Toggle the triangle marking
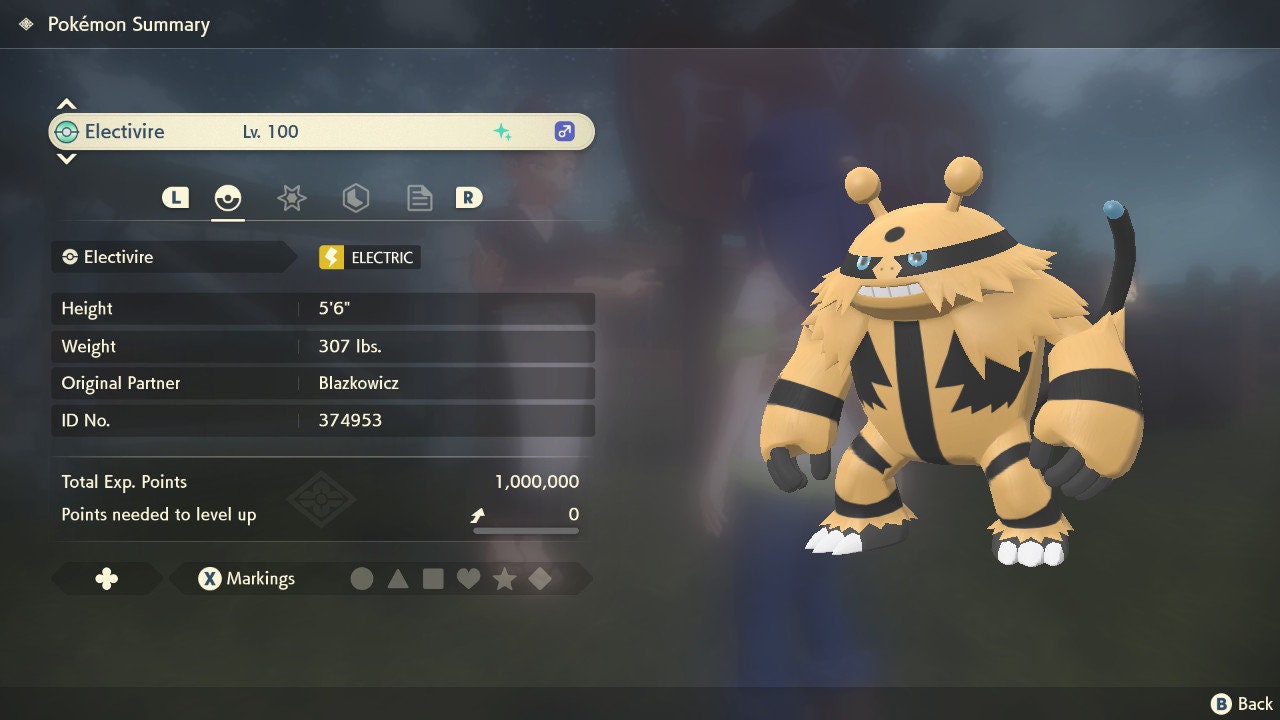Viewport: 1280px width, 720px height. (x=398, y=579)
